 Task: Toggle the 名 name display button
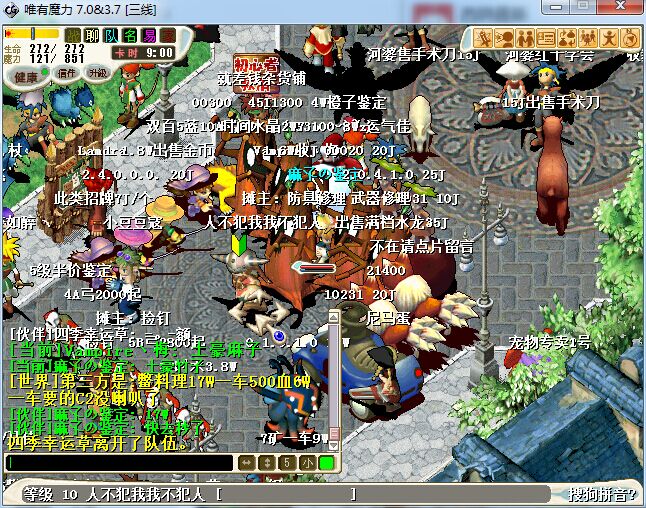pyautogui.click(x=130, y=35)
